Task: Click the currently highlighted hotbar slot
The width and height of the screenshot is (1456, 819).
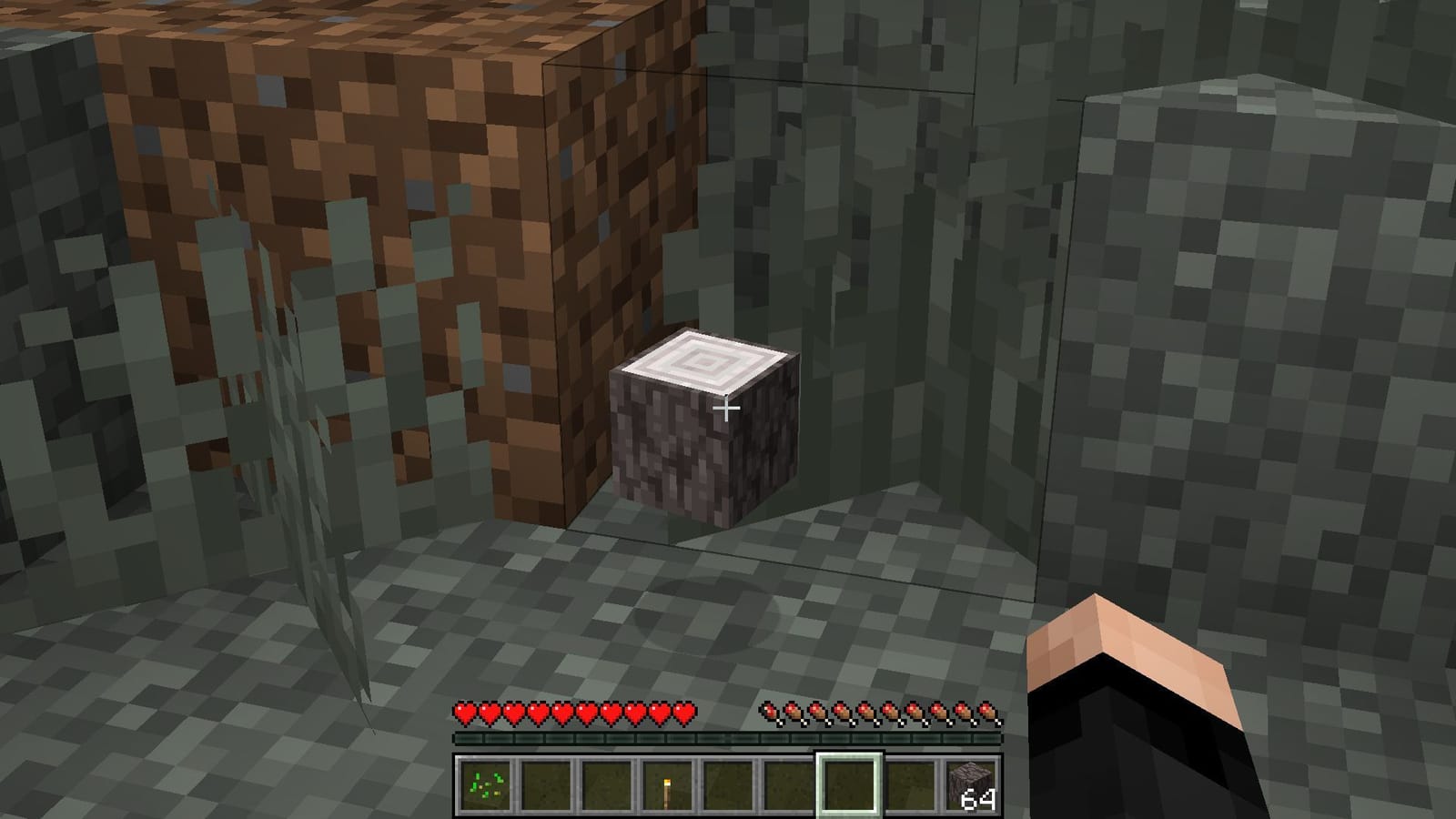Action: tap(848, 784)
